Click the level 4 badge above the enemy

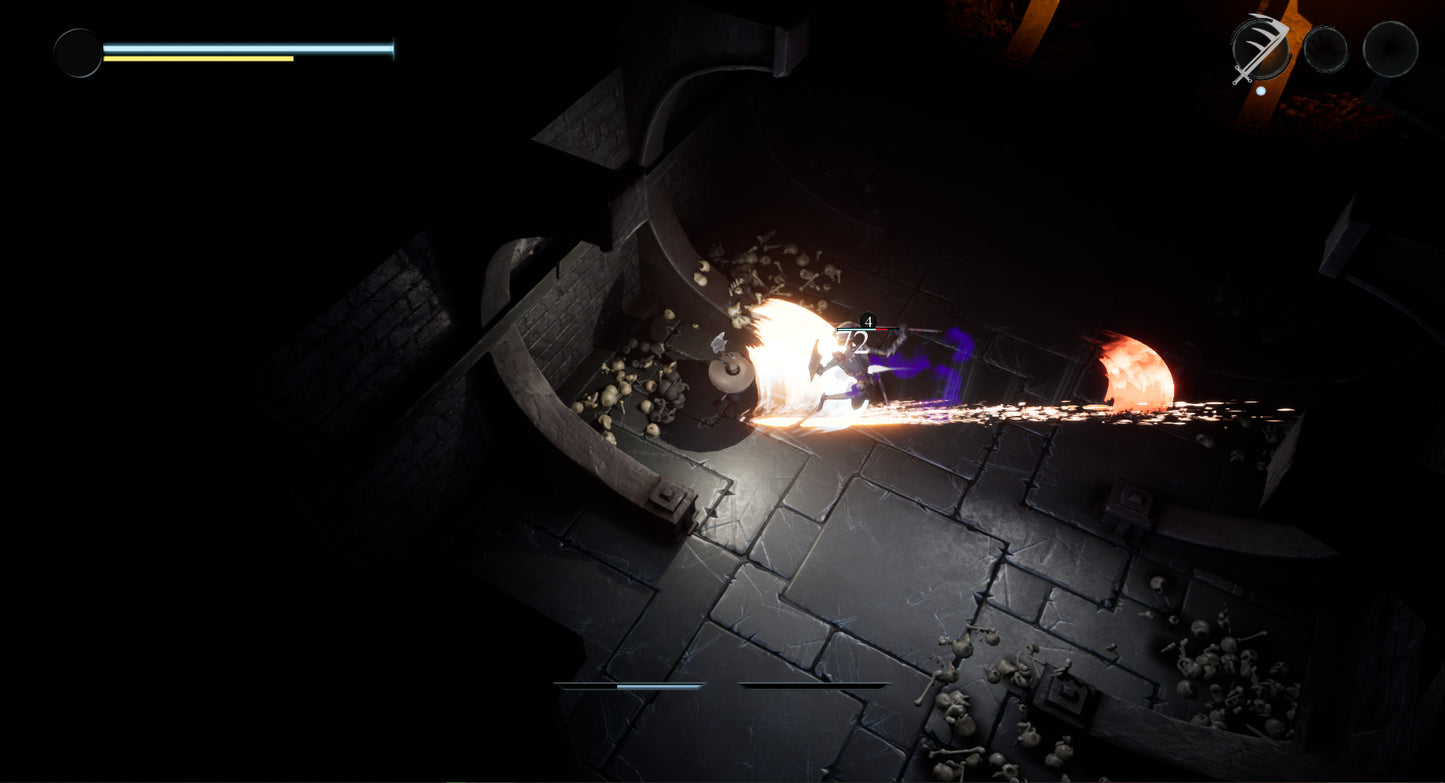pos(867,323)
